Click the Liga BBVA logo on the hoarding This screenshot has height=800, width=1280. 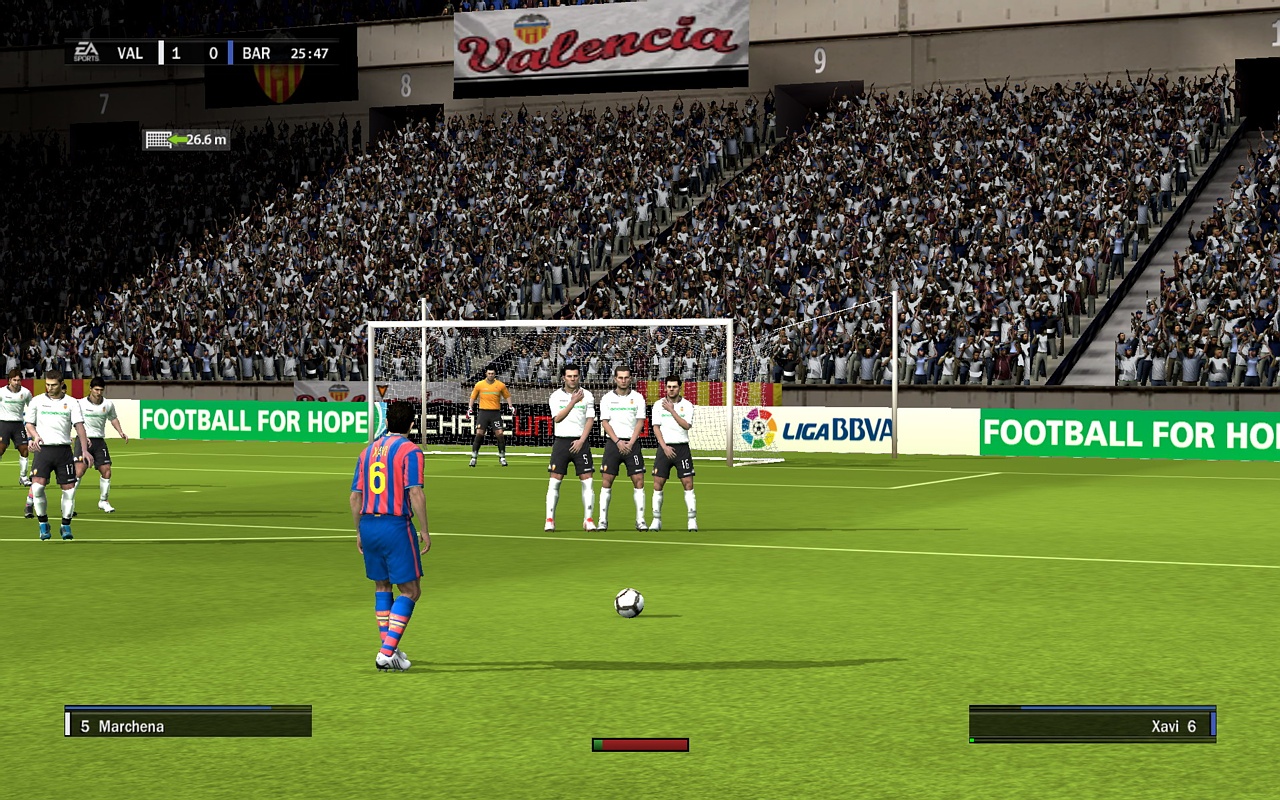coord(818,428)
